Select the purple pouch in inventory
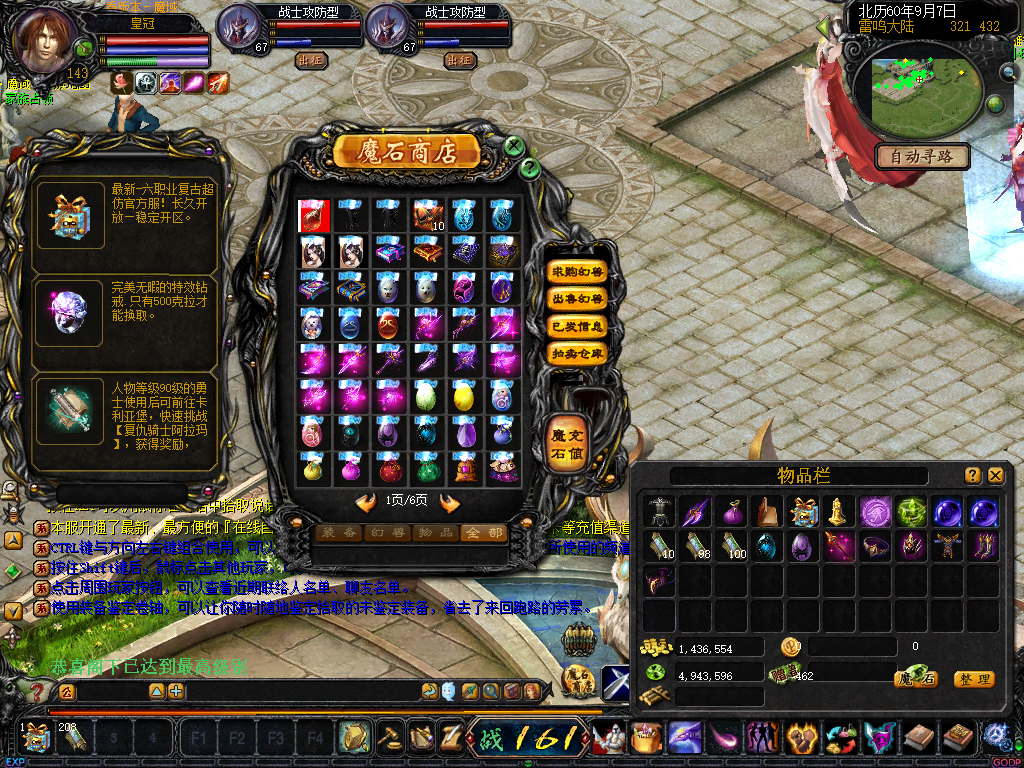1024x768 pixels. [x=732, y=512]
